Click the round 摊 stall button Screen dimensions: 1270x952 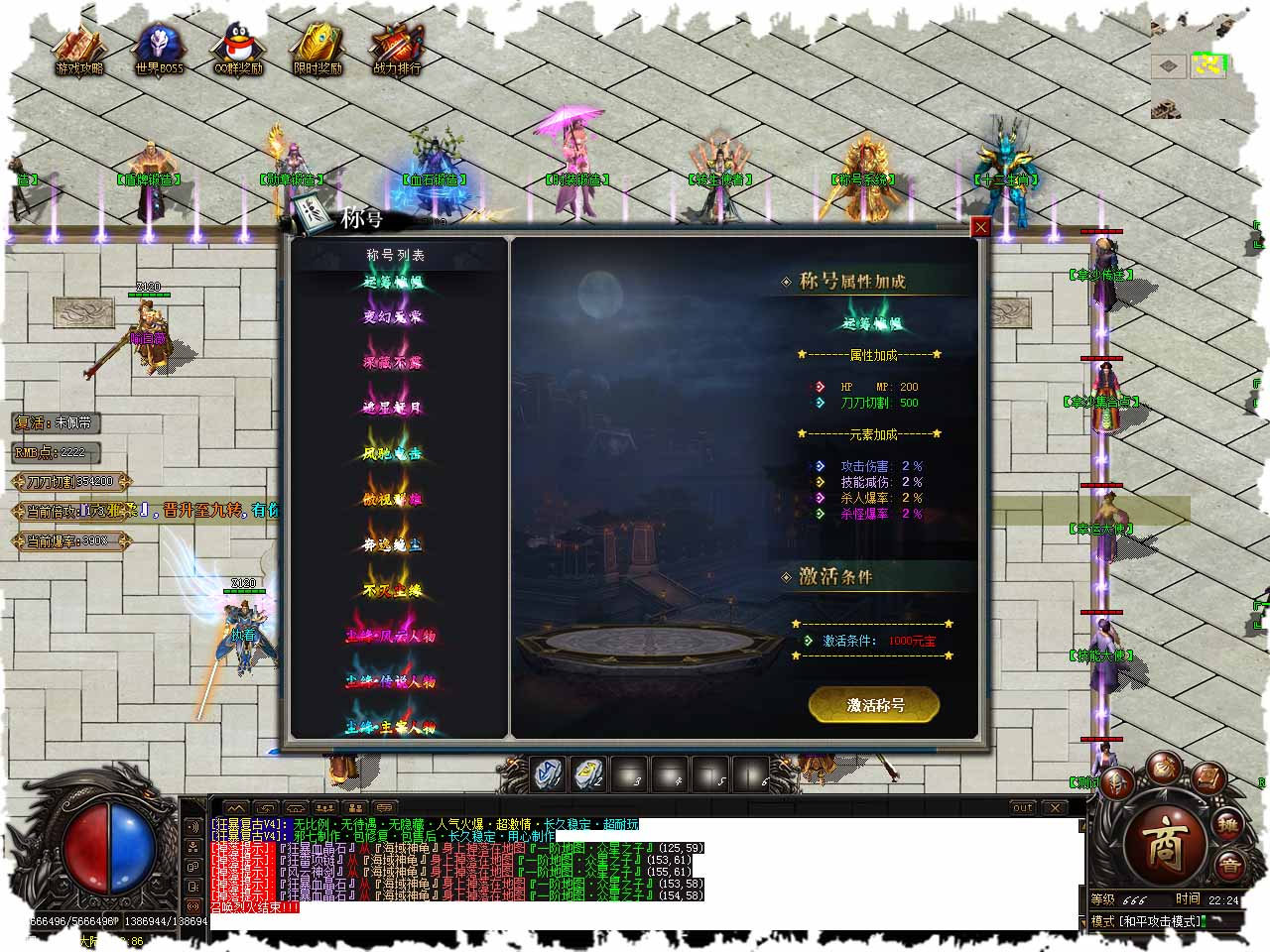click(x=1229, y=825)
